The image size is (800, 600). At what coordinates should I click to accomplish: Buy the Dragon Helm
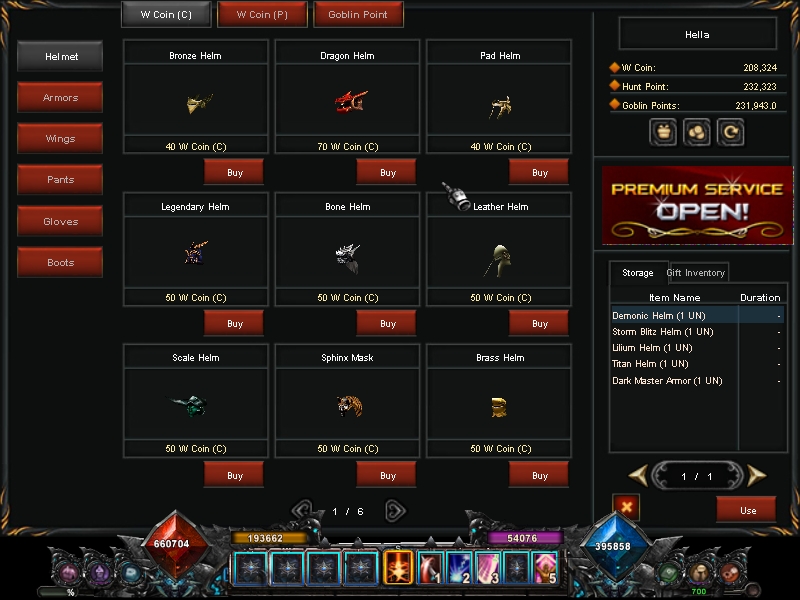[387, 173]
